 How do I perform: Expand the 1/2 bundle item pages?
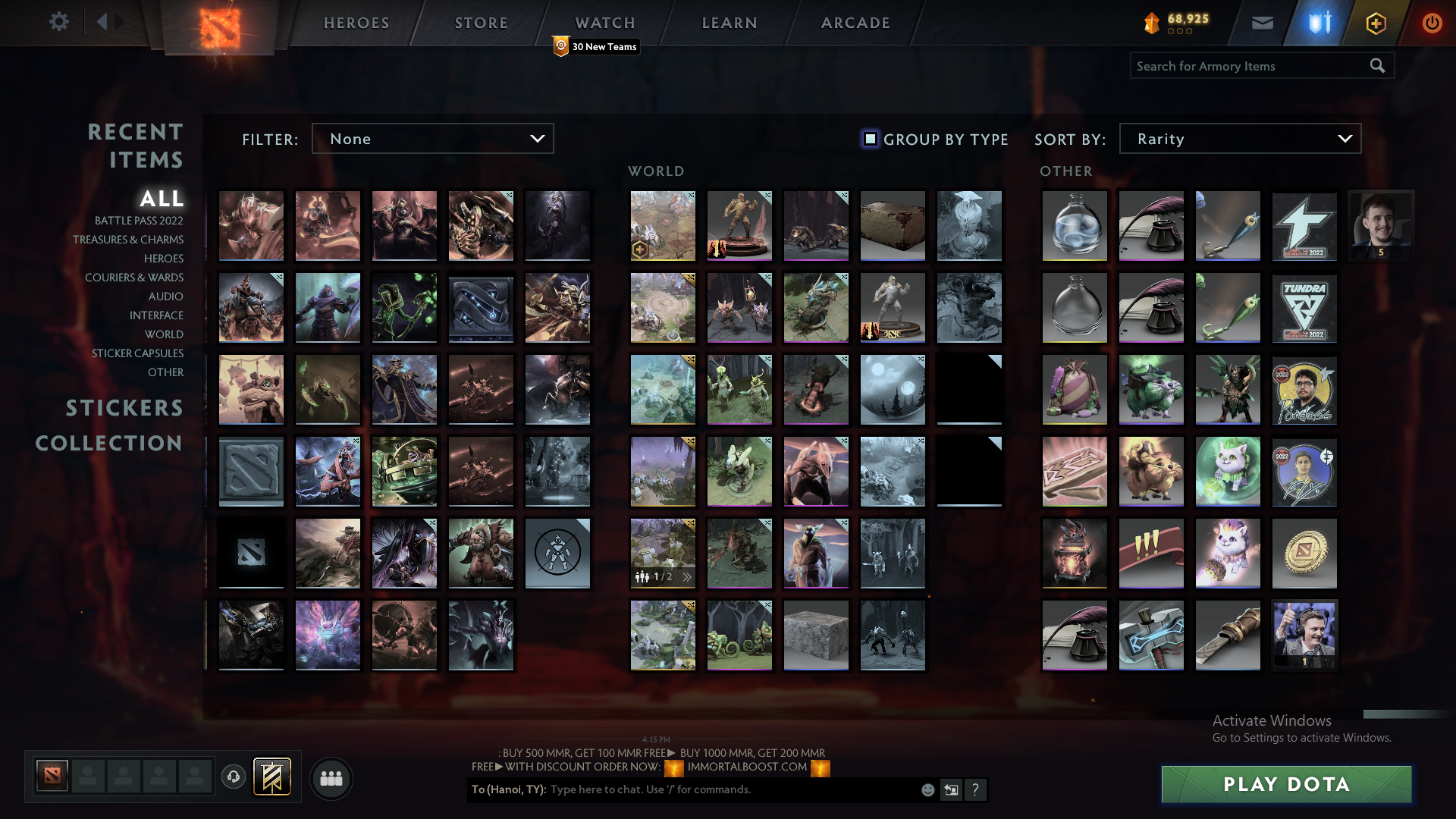(686, 576)
